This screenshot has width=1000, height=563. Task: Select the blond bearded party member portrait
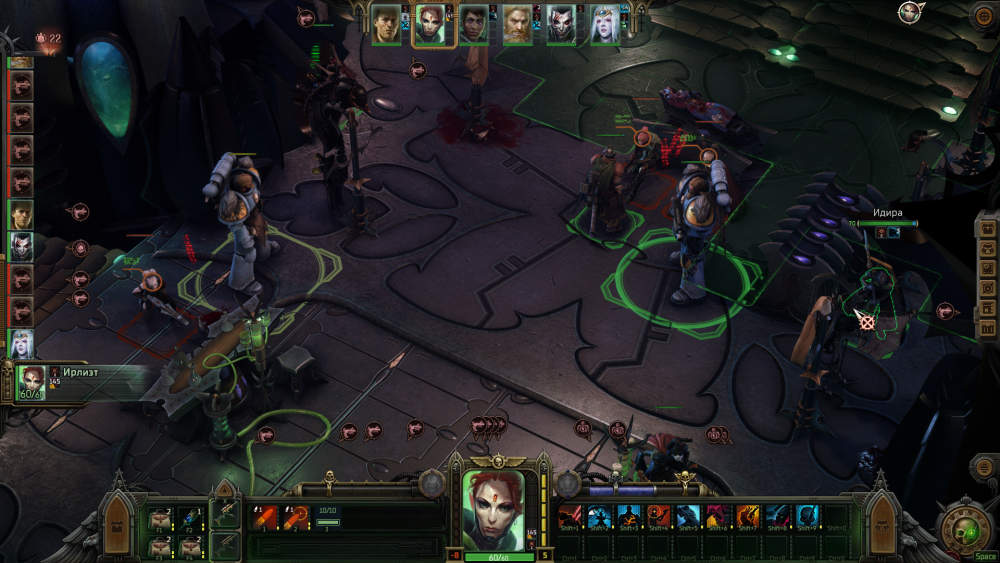[517, 25]
